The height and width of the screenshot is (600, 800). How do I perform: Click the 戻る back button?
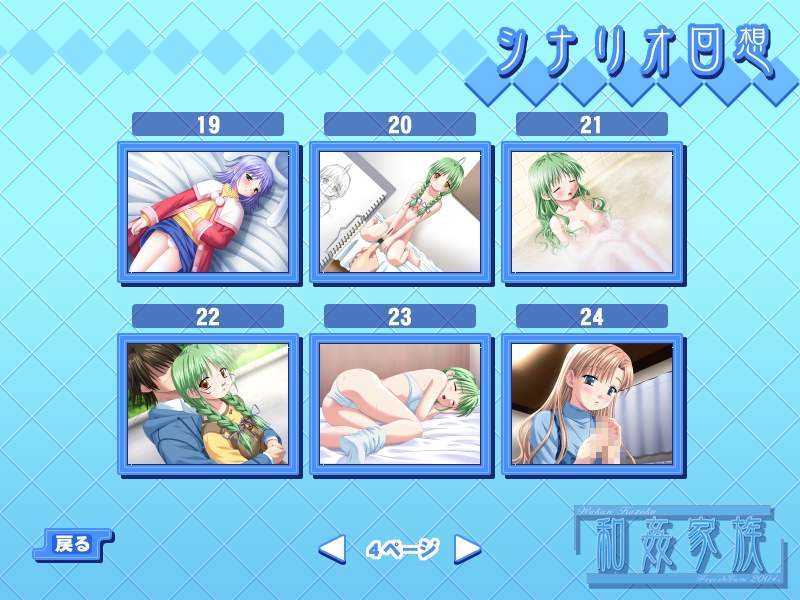pyautogui.click(x=73, y=544)
